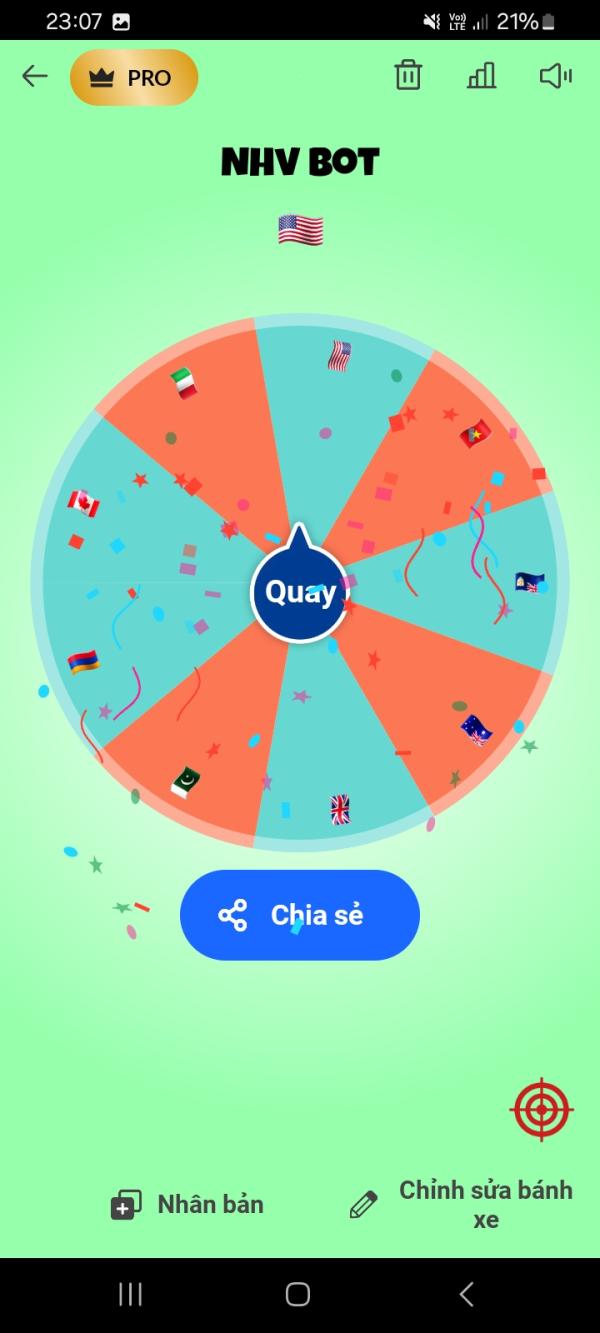The width and height of the screenshot is (600, 1333).
Task: Tap the Android home button
Action: [298, 1294]
